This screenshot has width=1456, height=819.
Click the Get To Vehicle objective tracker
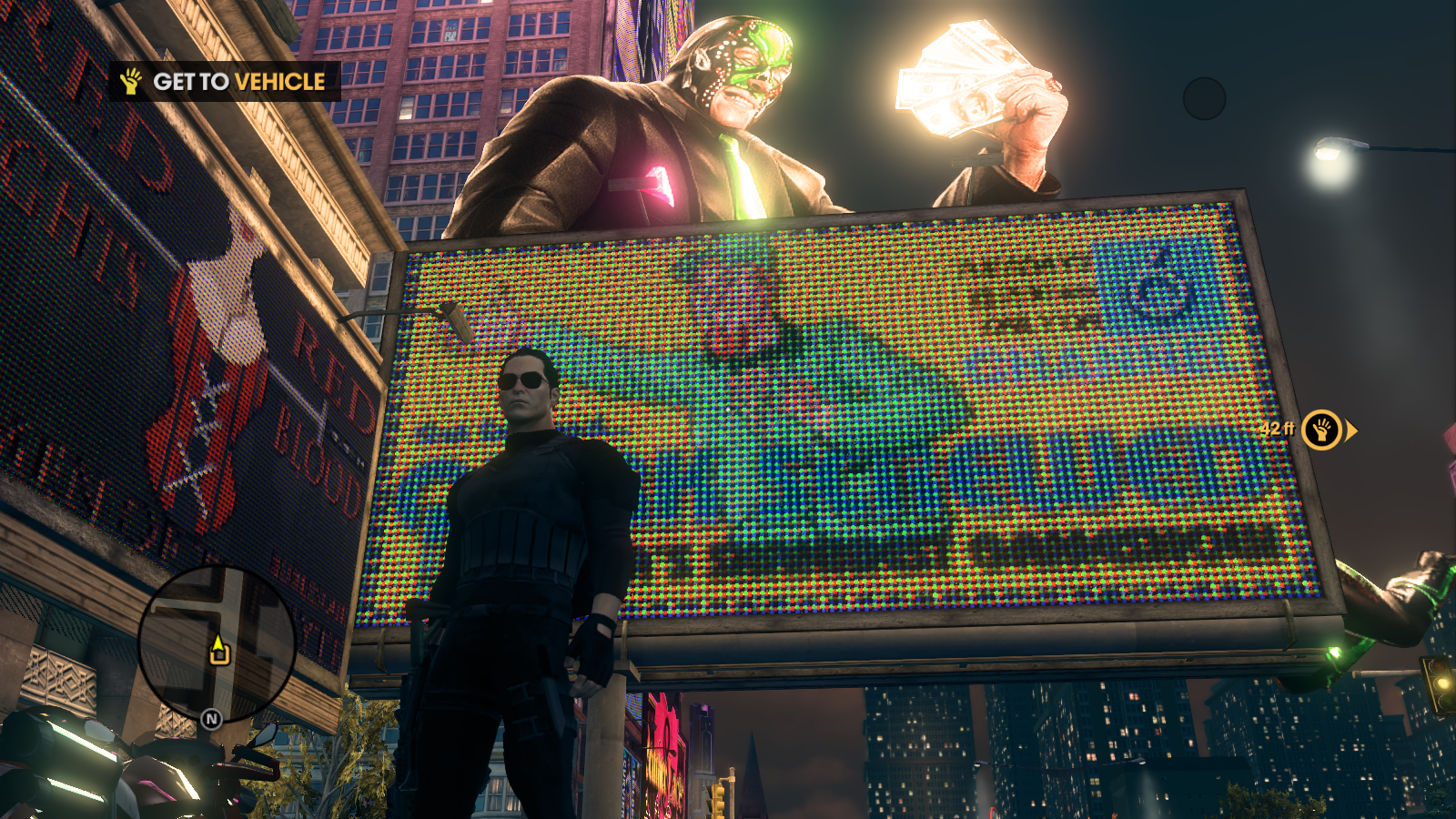(226, 82)
